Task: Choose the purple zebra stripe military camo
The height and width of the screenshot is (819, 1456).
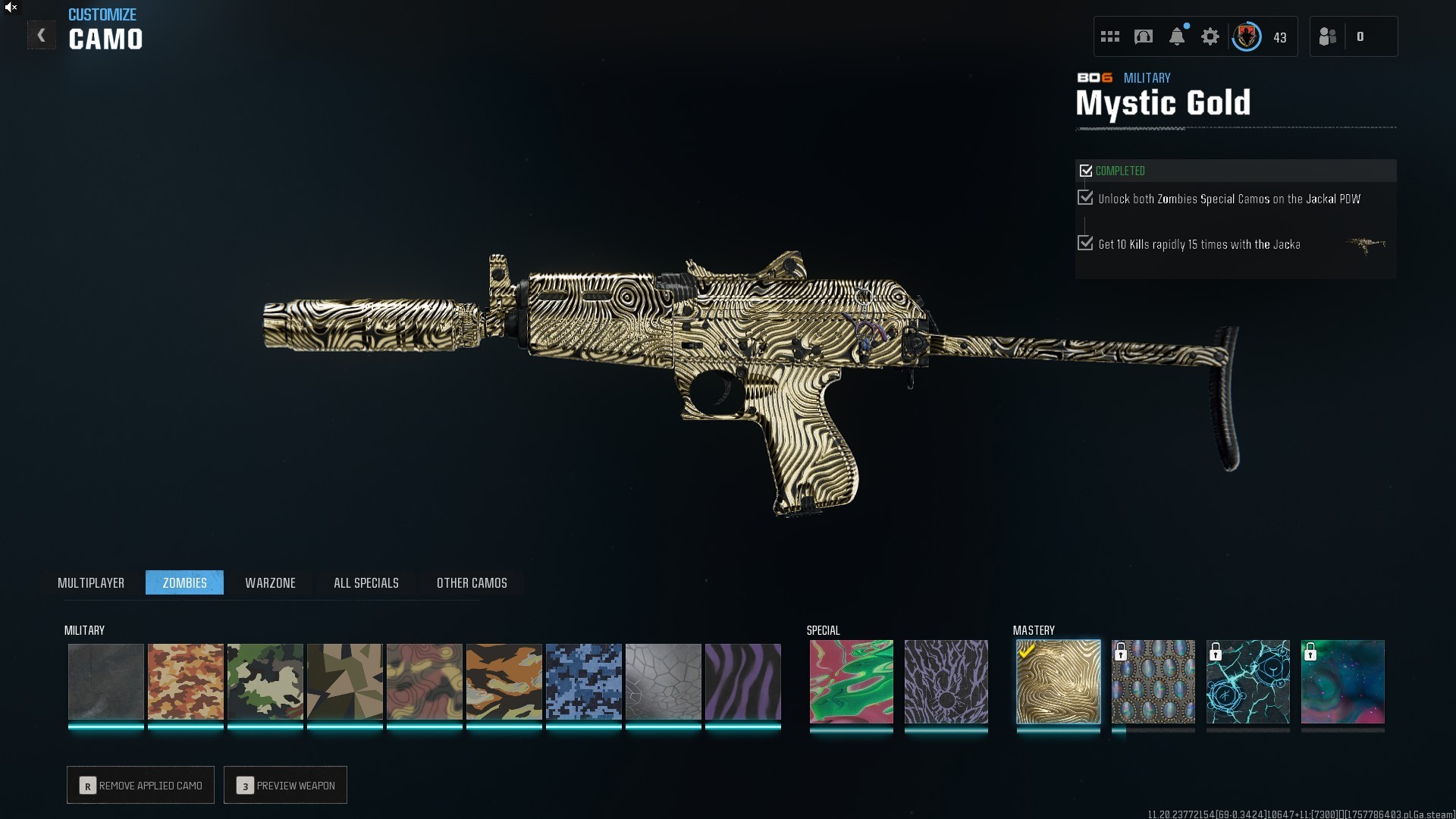Action: [742, 681]
